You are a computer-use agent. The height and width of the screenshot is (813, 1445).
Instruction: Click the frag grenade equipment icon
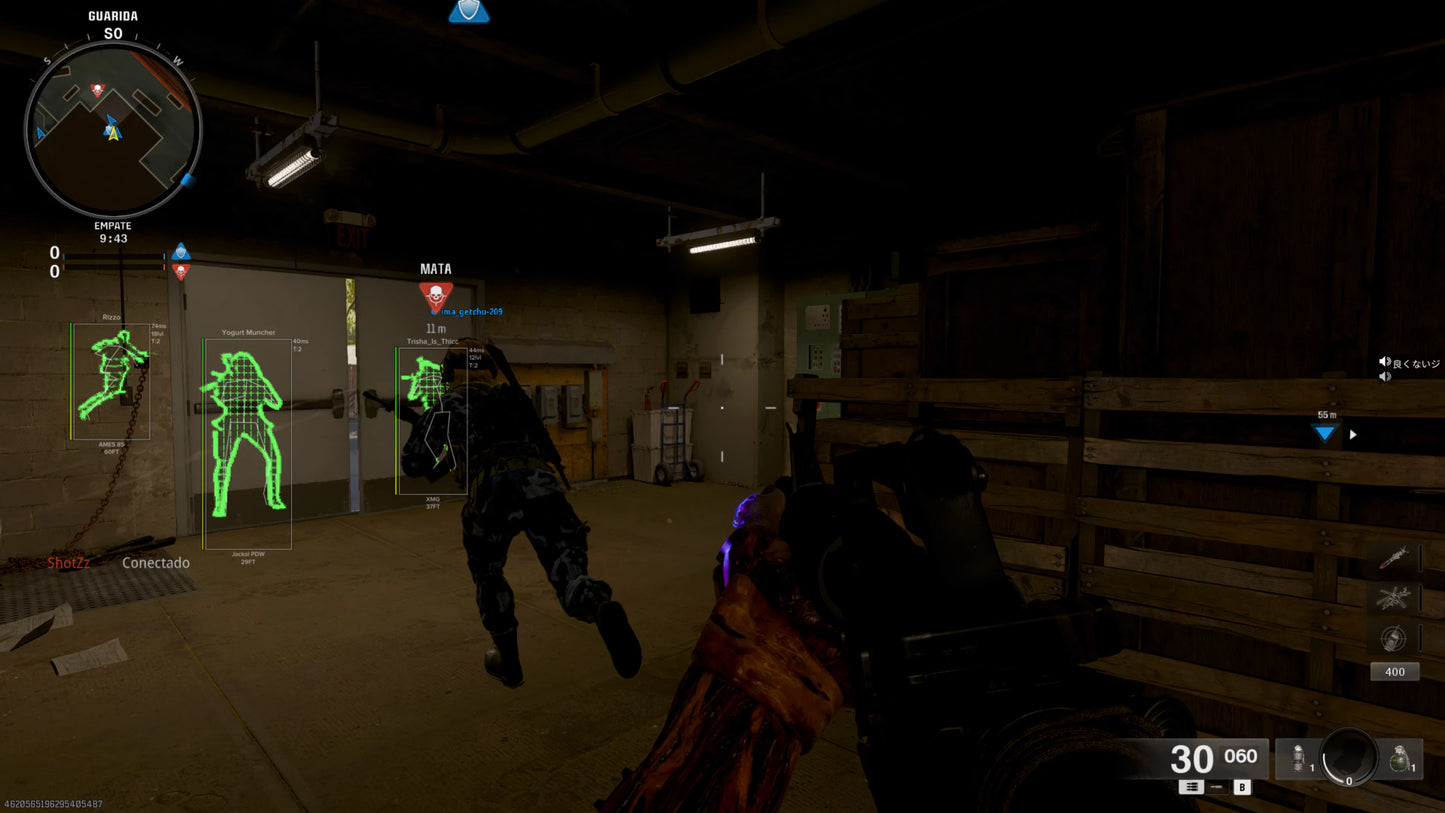pos(1400,760)
